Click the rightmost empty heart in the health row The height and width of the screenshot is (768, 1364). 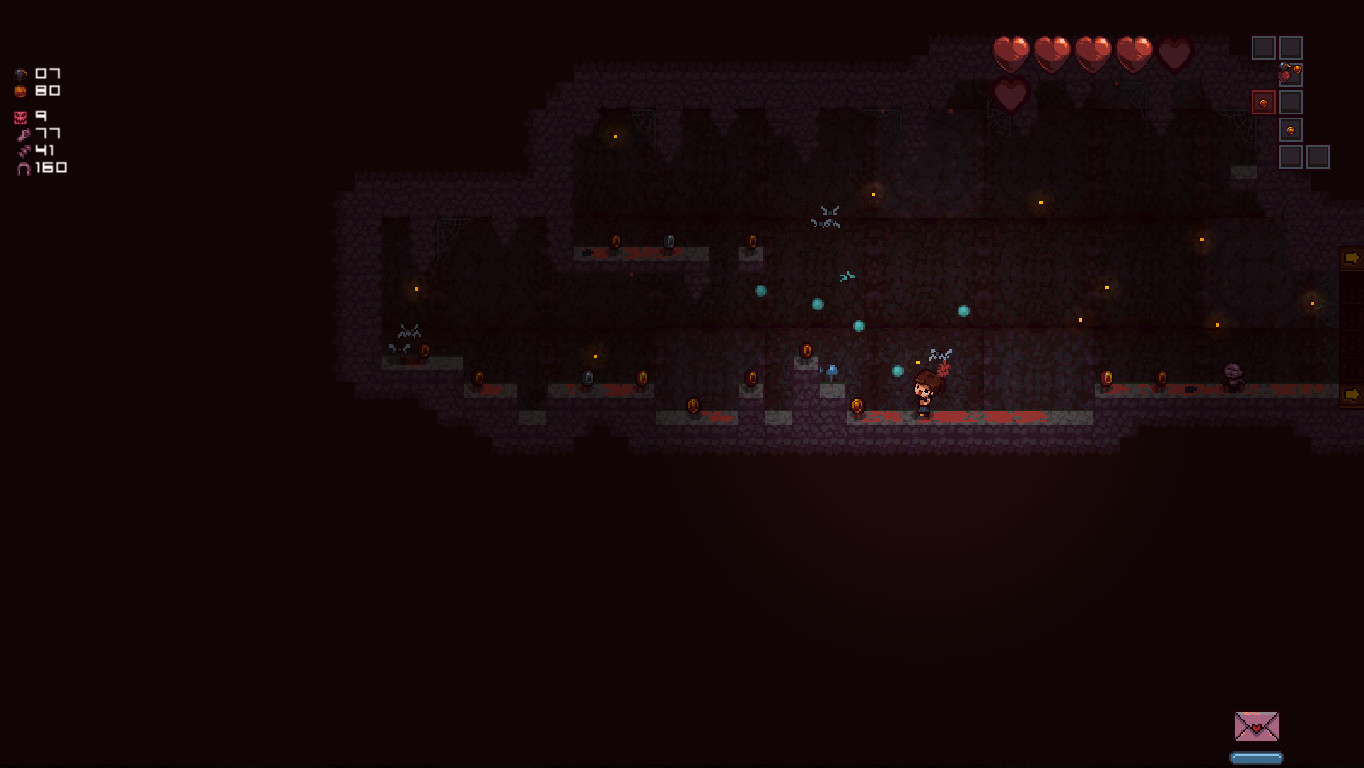[1172, 50]
